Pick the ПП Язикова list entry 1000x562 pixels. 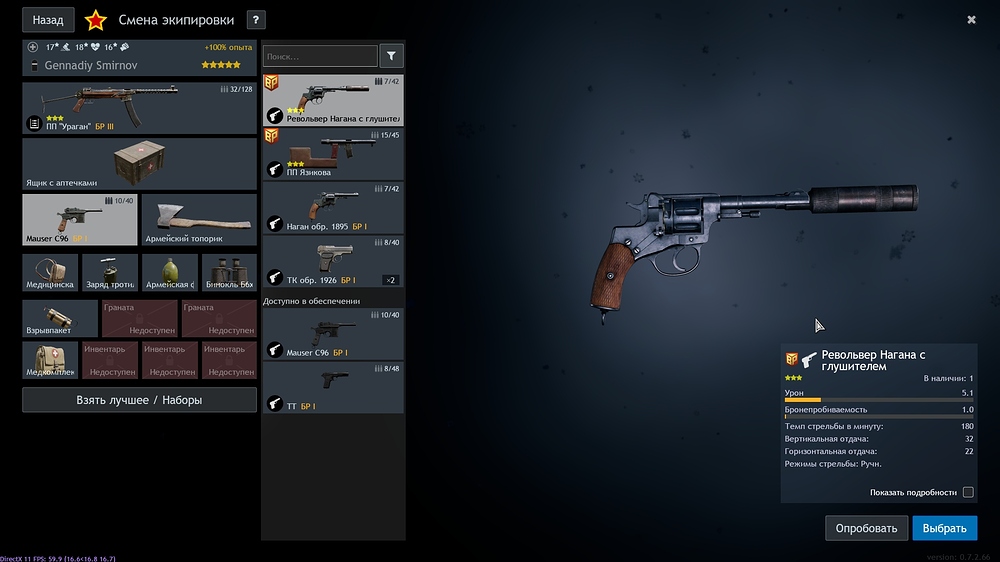333,153
